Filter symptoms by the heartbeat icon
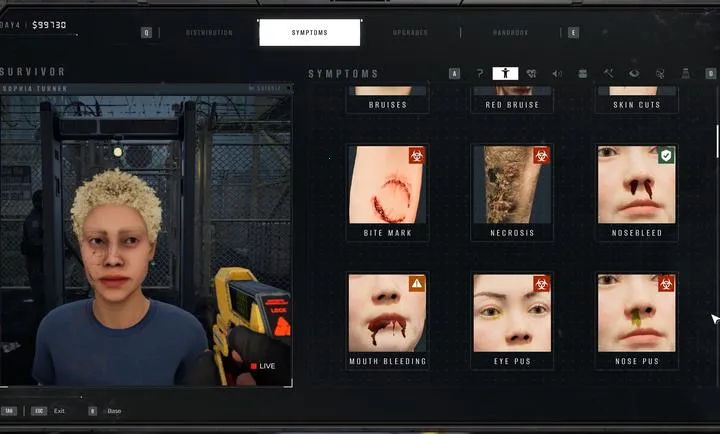720x434 pixels. coord(531,73)
